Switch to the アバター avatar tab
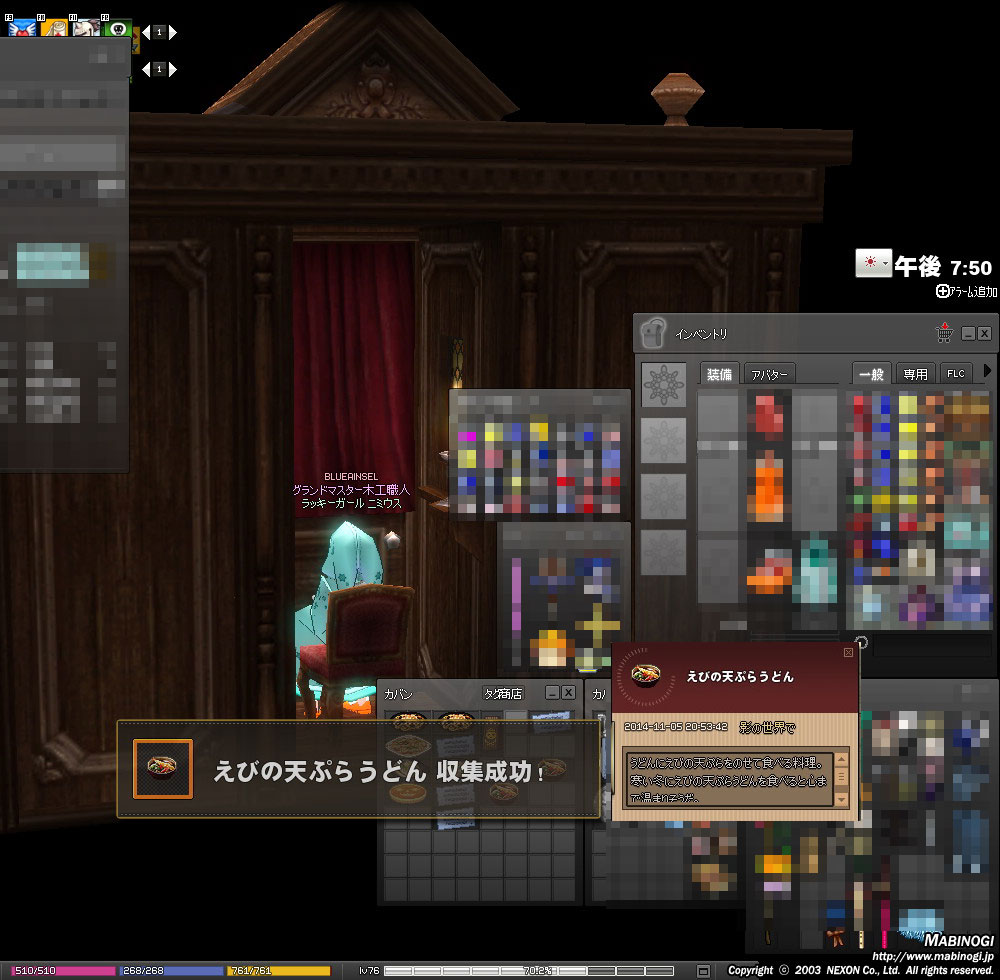1000x980 pixels. [x=769, y=374]
